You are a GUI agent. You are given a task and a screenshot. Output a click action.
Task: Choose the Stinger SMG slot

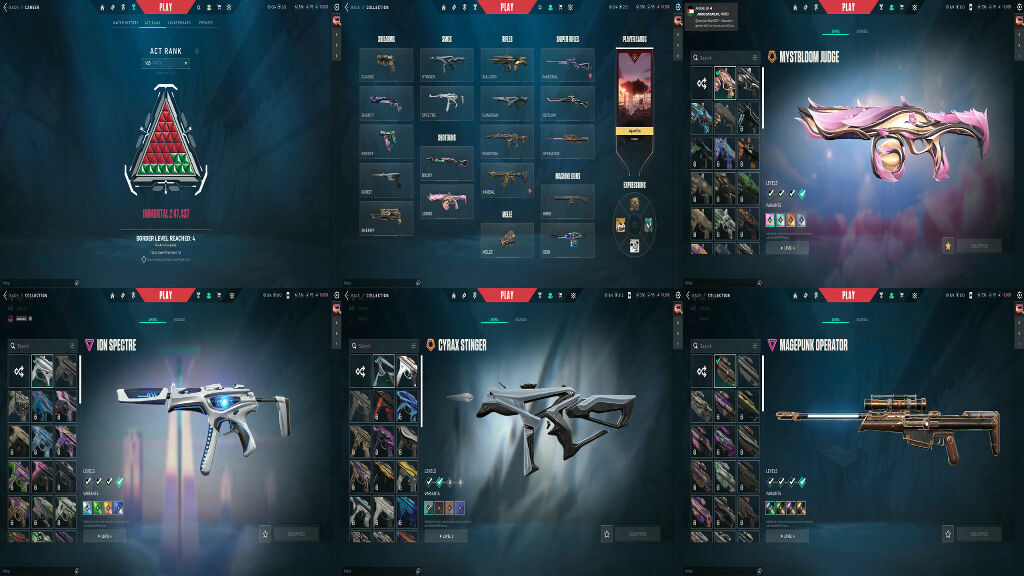coord(446,65)
